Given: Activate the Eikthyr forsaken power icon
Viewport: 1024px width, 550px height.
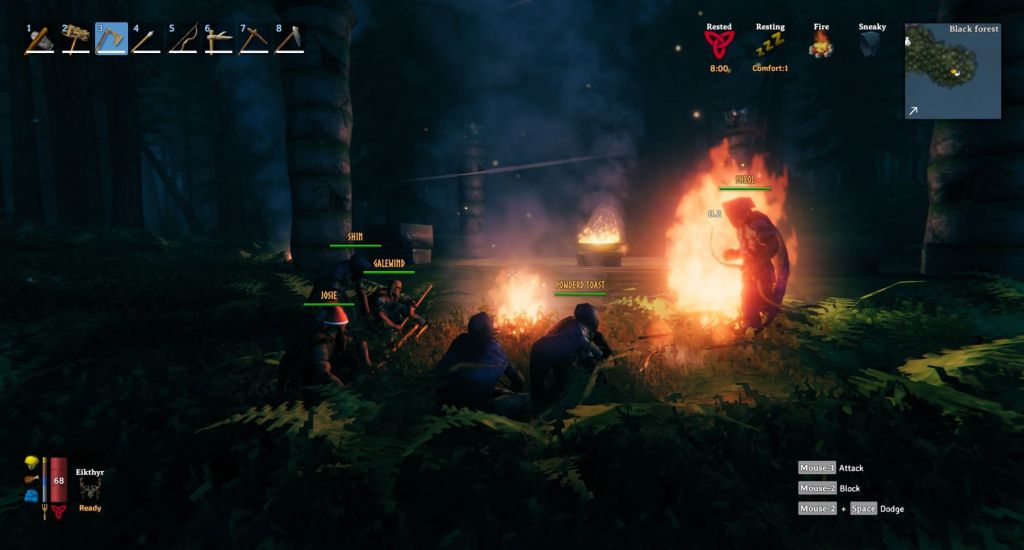Looking at the screenshot, I should pos(90,487).
